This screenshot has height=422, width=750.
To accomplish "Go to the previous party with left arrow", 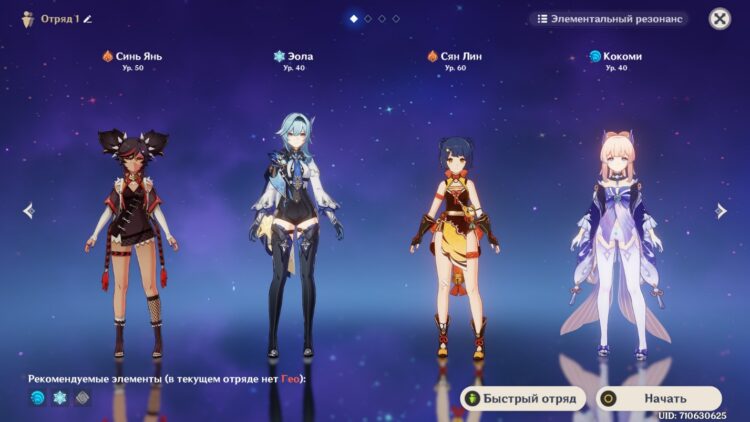I will (28, 211).
